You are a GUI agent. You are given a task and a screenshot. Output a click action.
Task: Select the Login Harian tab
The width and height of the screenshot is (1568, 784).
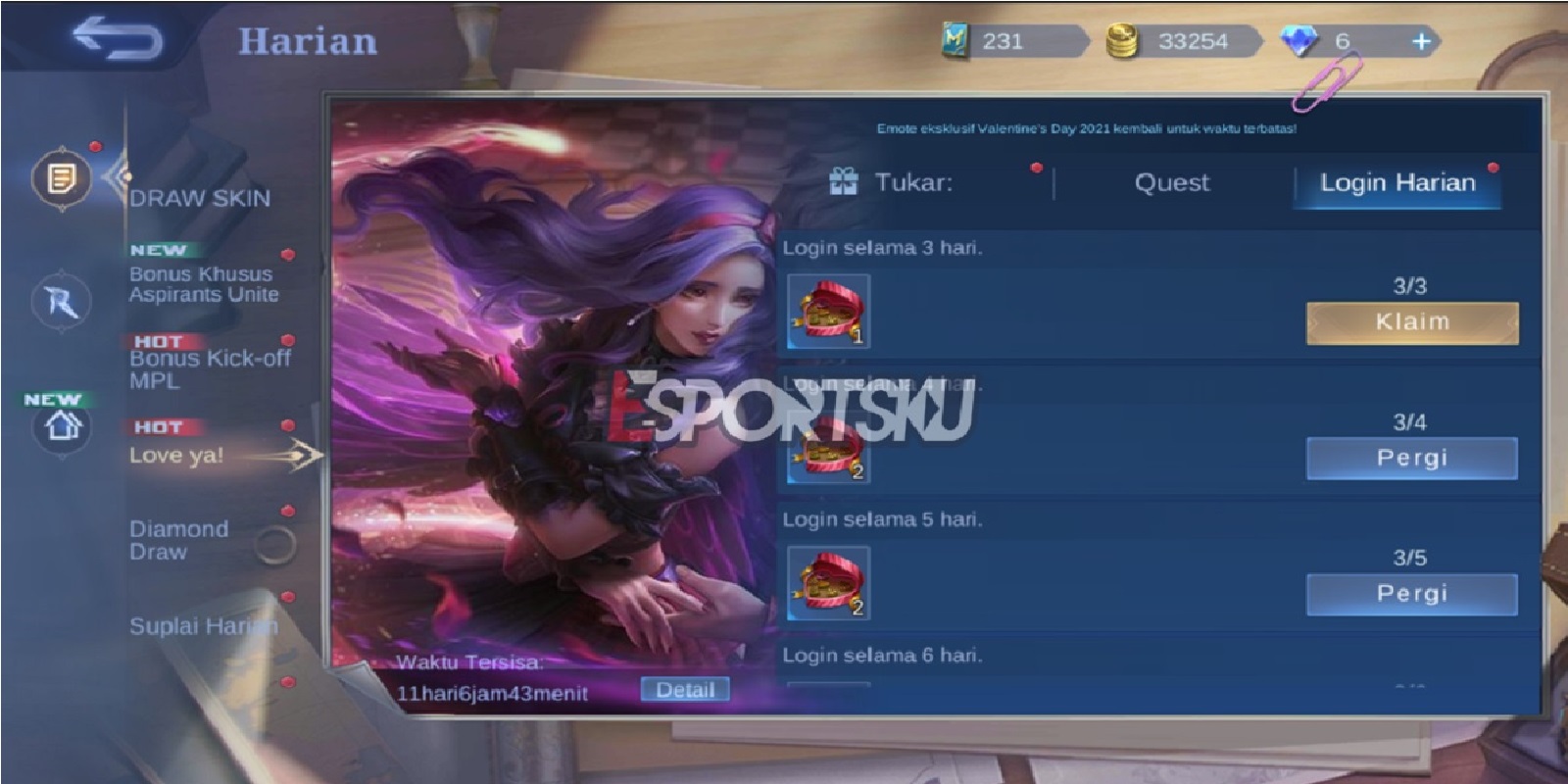click(1397, 183)
